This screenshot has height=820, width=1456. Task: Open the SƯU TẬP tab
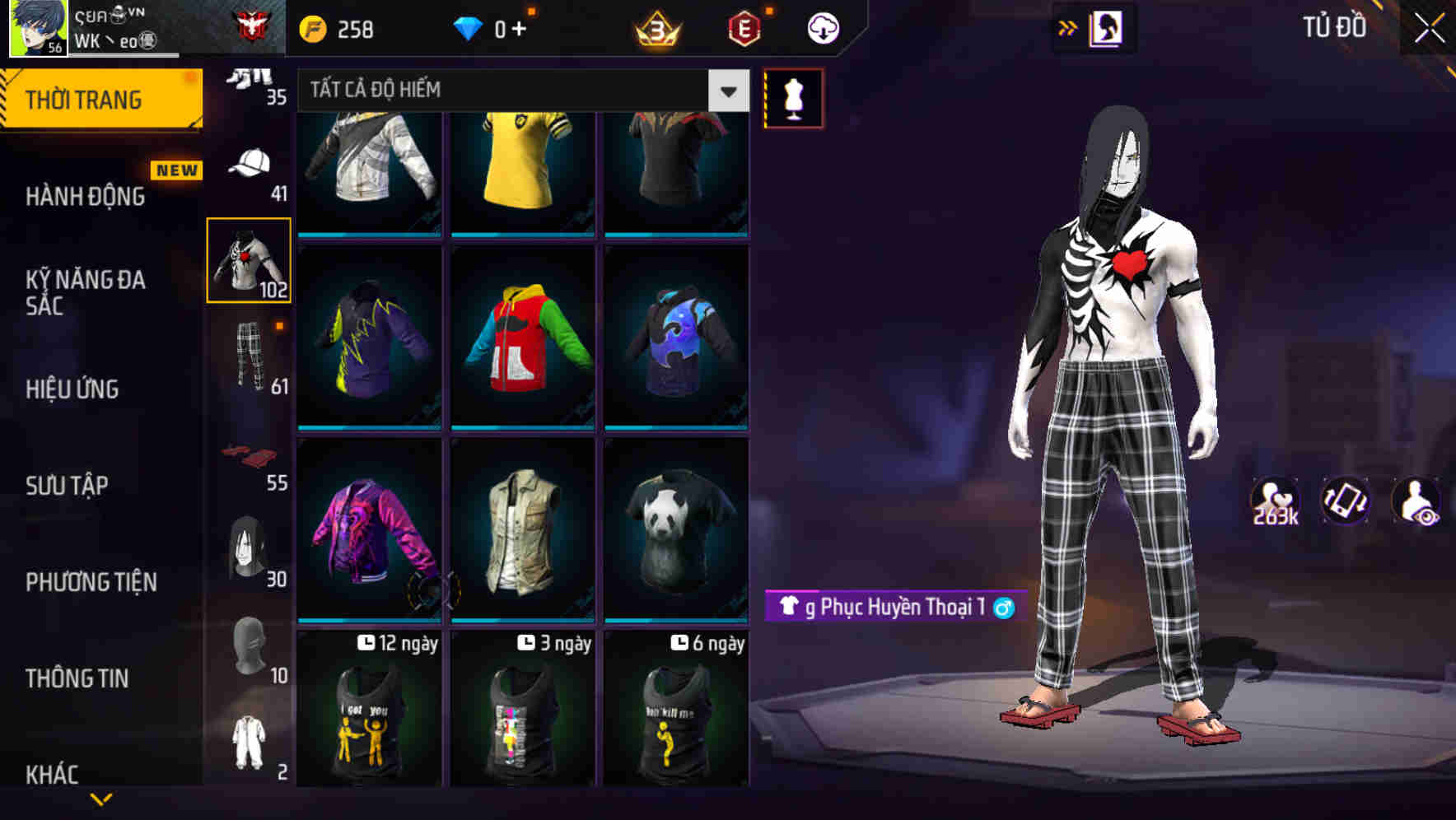pos(69,486)
